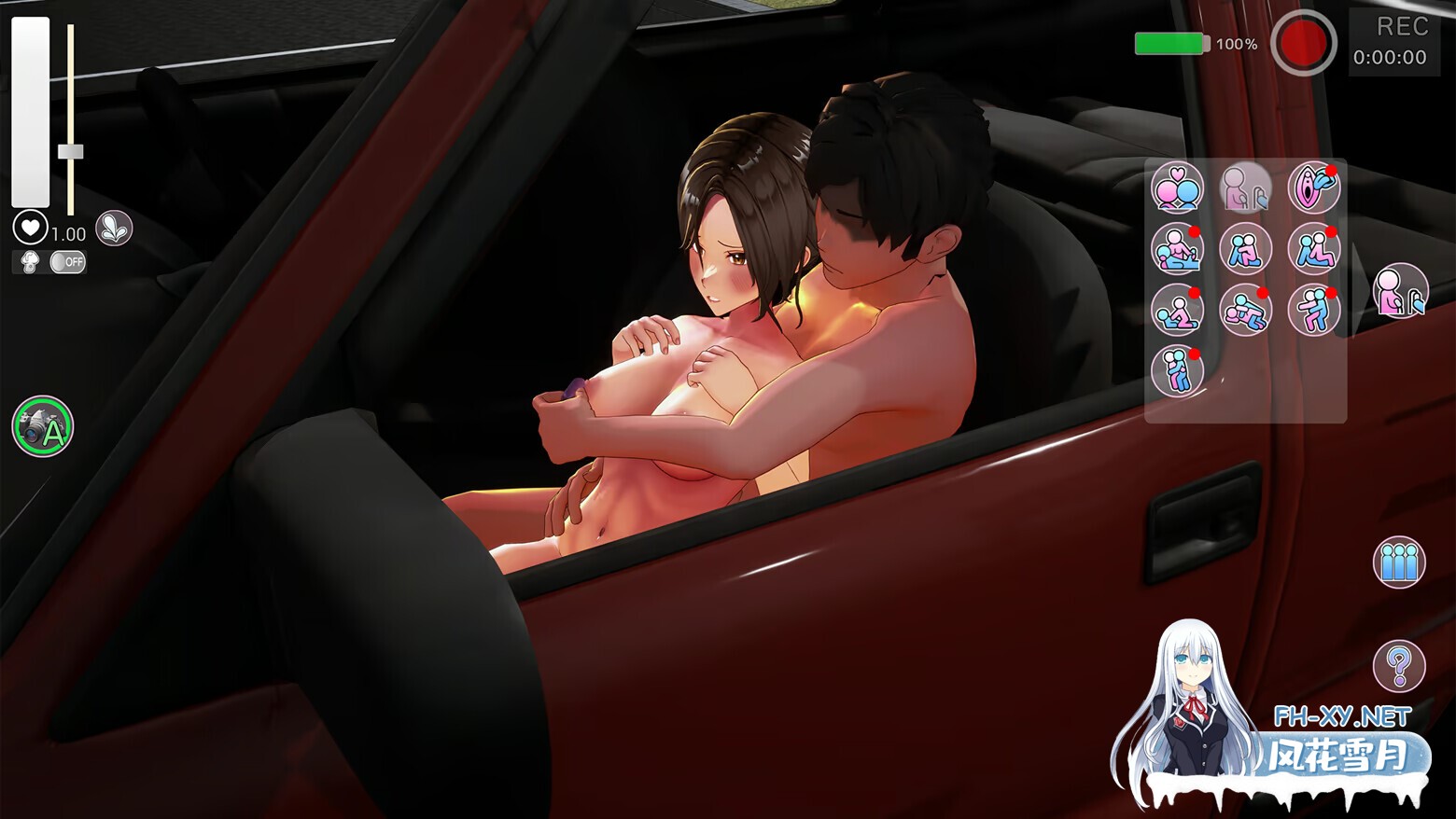Choose the standing hug position icon at panel bottom
Screen dimensions: 1456x819
[x=1176, y=370]
